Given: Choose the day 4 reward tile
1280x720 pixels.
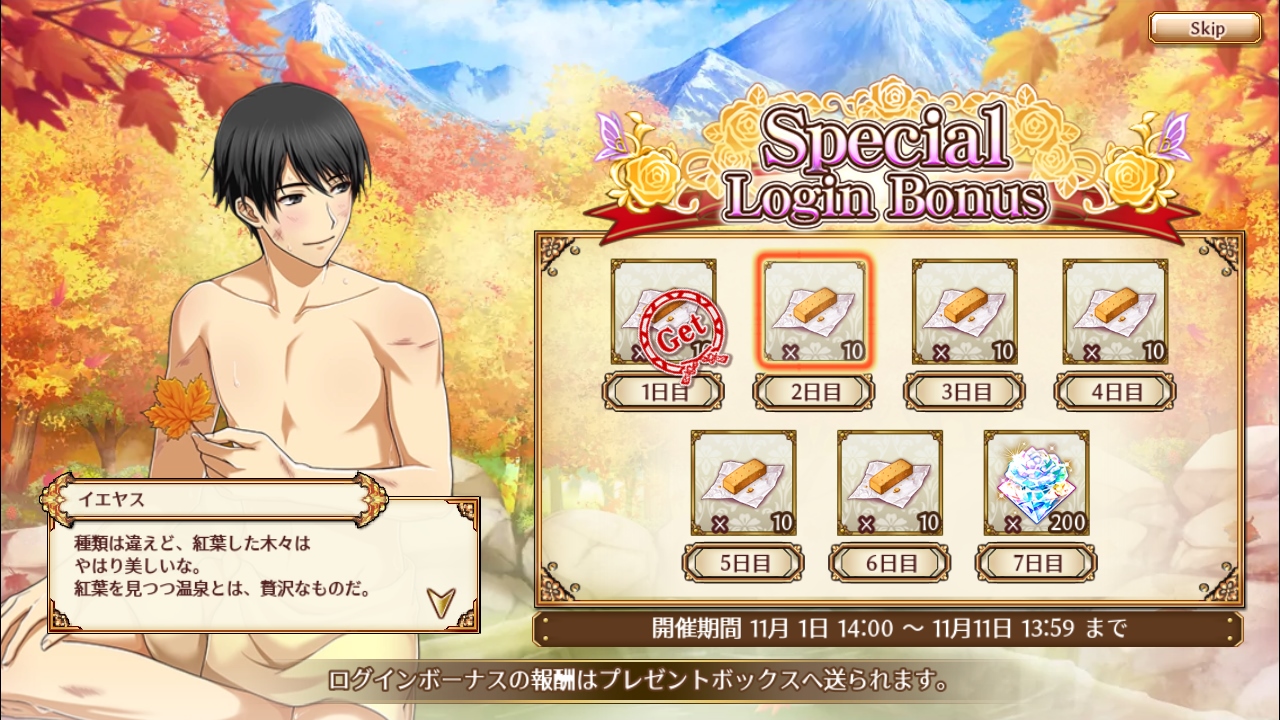Looking at the screenshot, I should click(1115, 312).
